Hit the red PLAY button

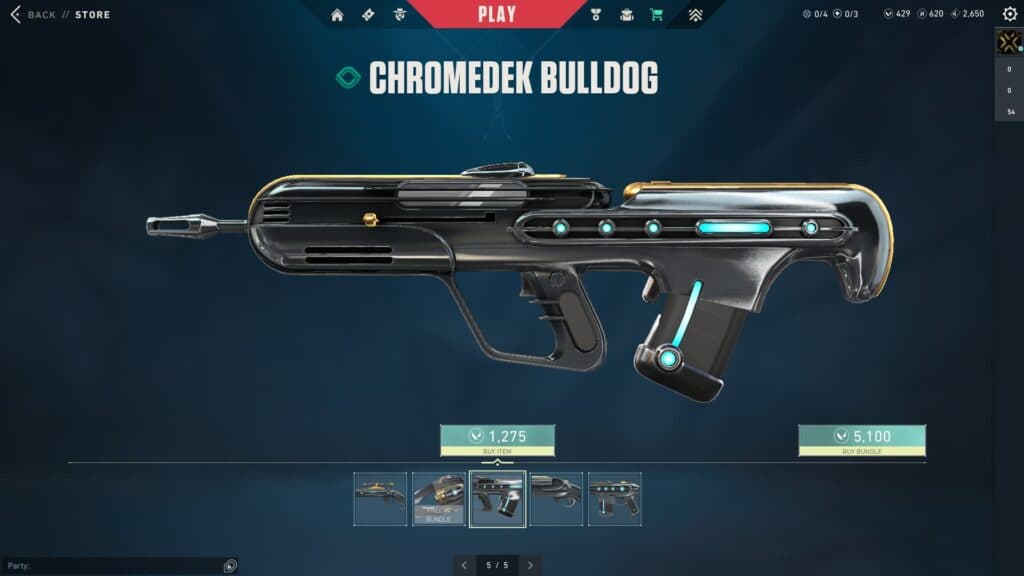(x=497, y=14)
